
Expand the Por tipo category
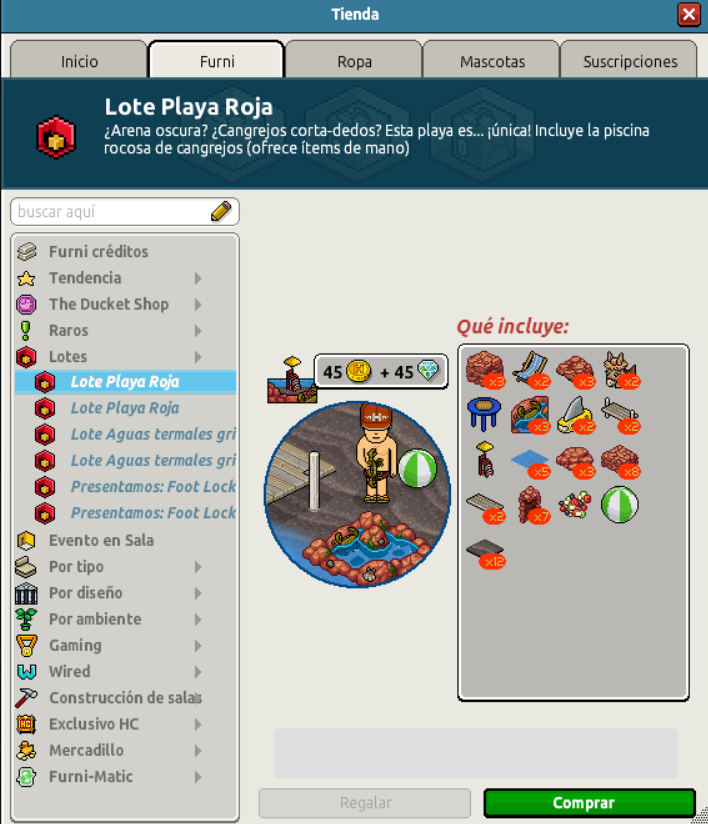coord(76,567)
